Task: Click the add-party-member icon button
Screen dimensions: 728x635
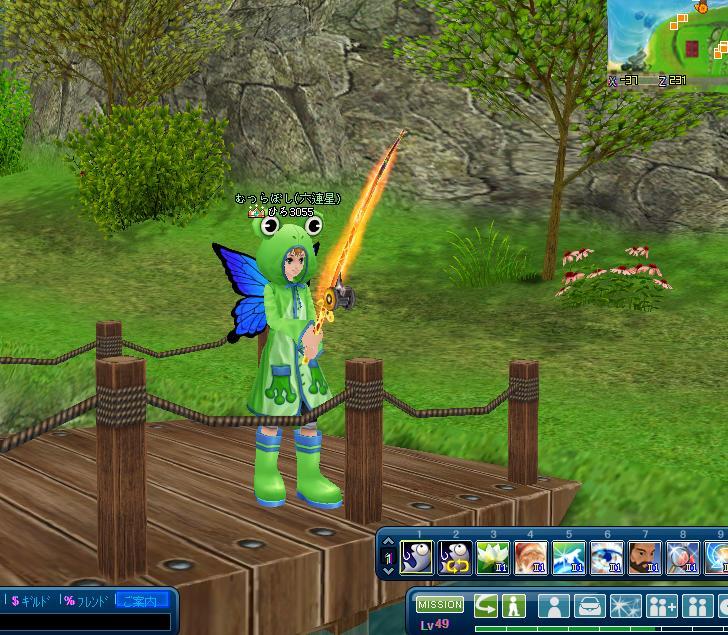Action: pyautogui.click(x=662, y=606)
